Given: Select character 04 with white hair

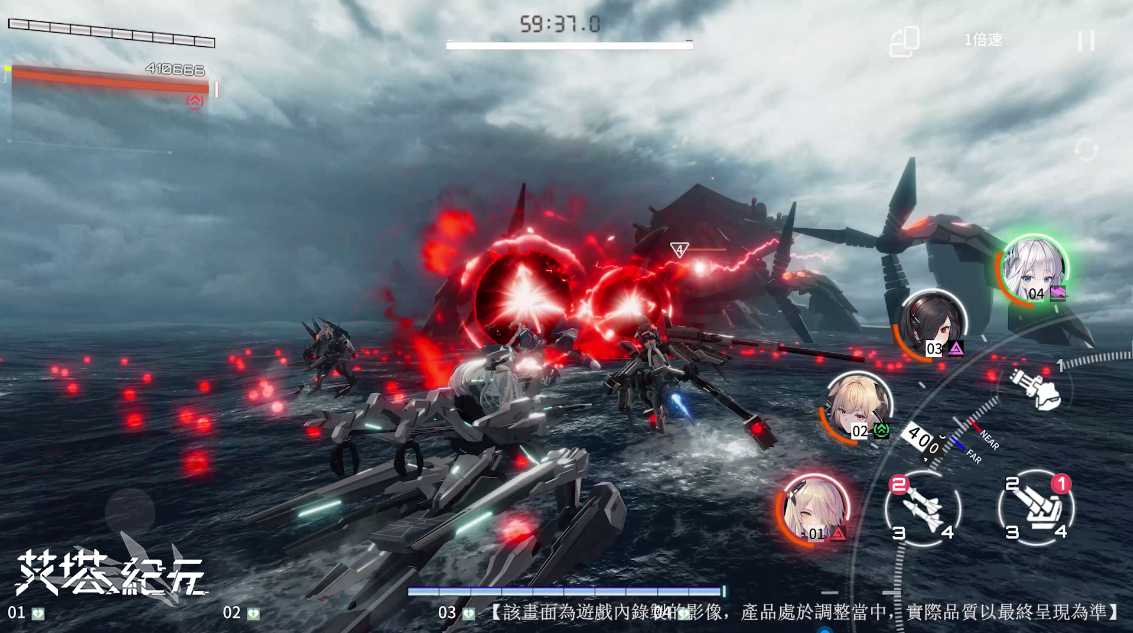Looking at the screenshot, I should (1034, 268).
